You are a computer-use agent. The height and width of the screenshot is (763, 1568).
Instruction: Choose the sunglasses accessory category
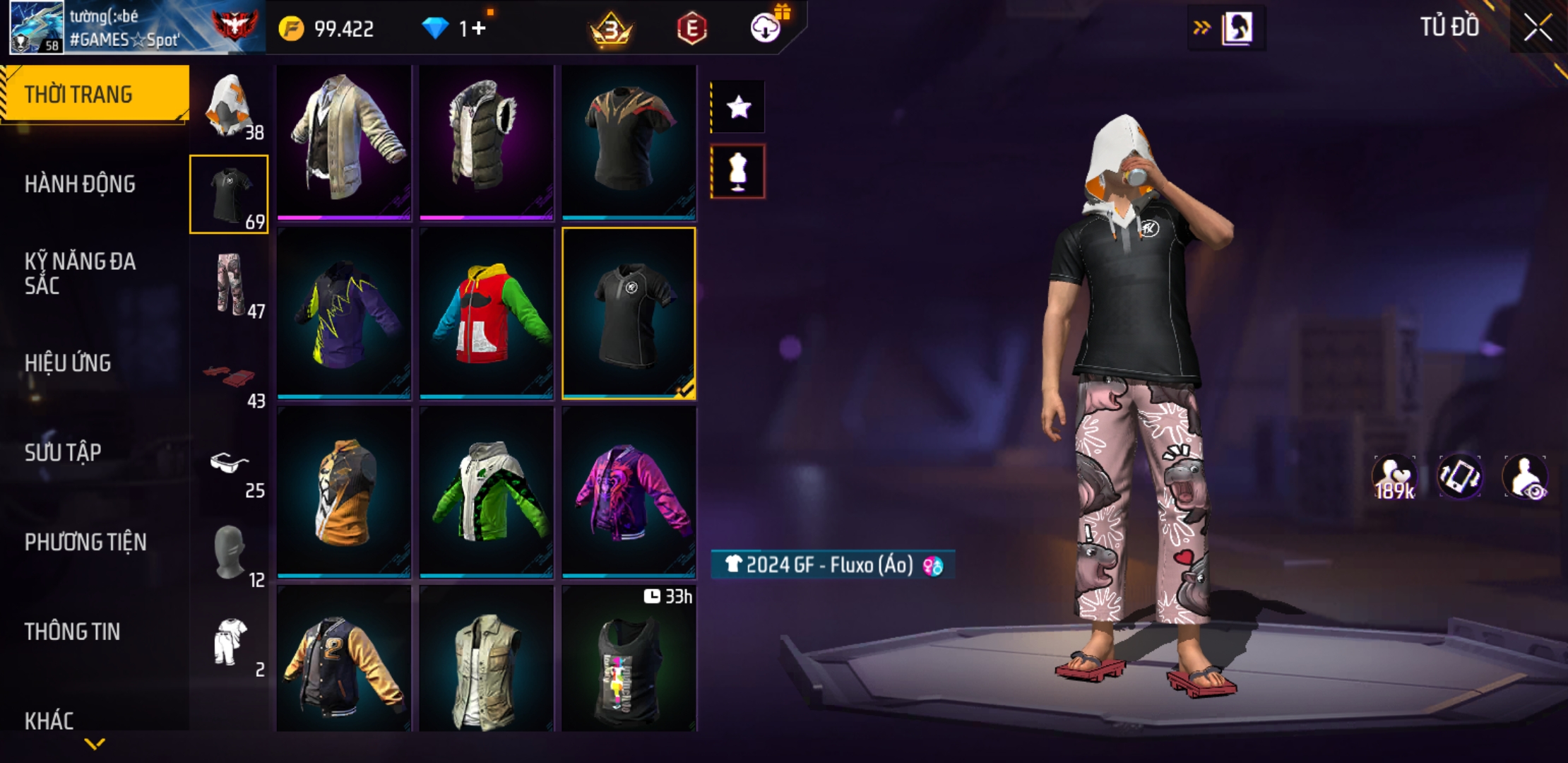(230, 465)
